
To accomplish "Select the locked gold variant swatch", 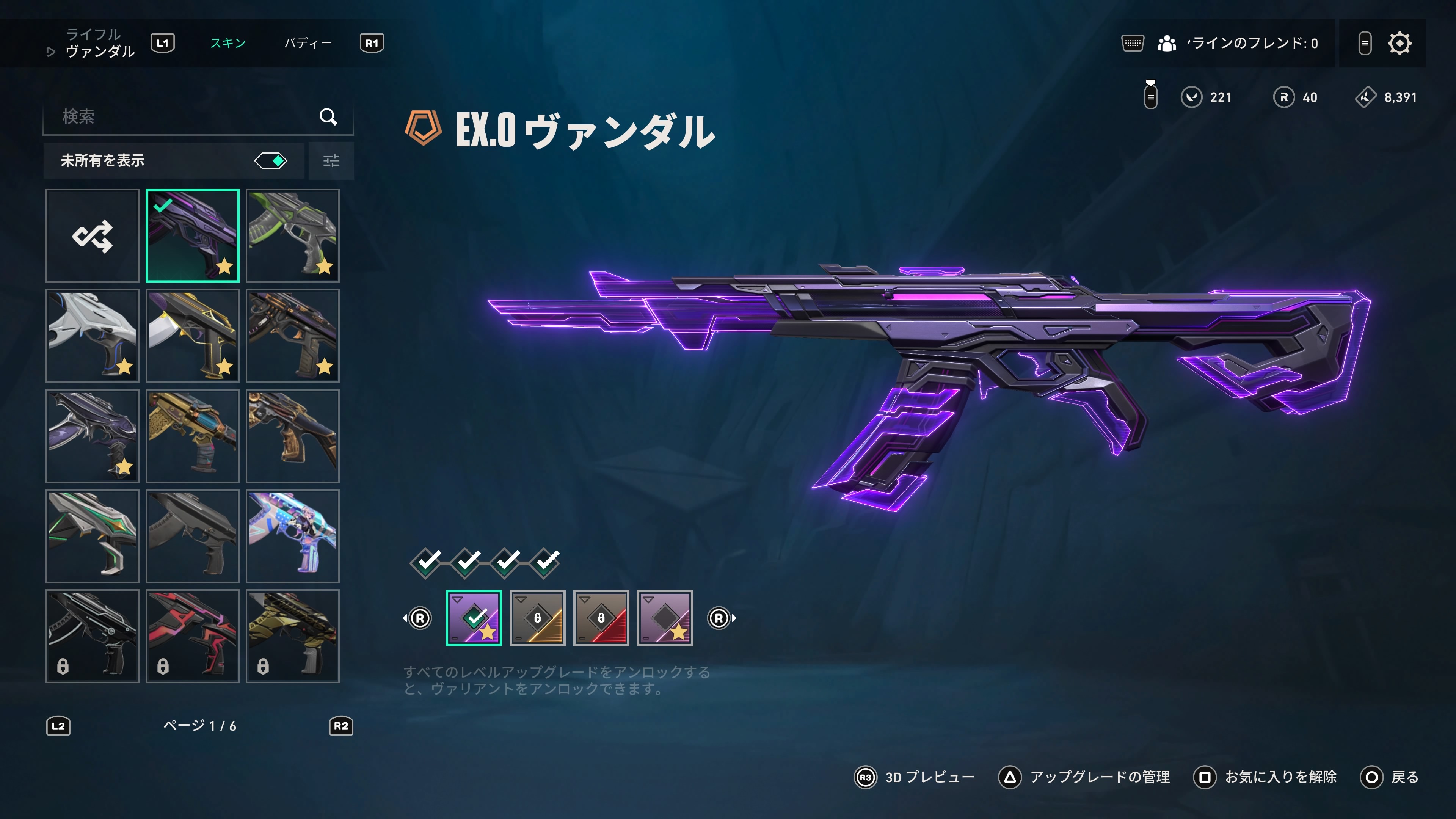I will coord(537,618).
